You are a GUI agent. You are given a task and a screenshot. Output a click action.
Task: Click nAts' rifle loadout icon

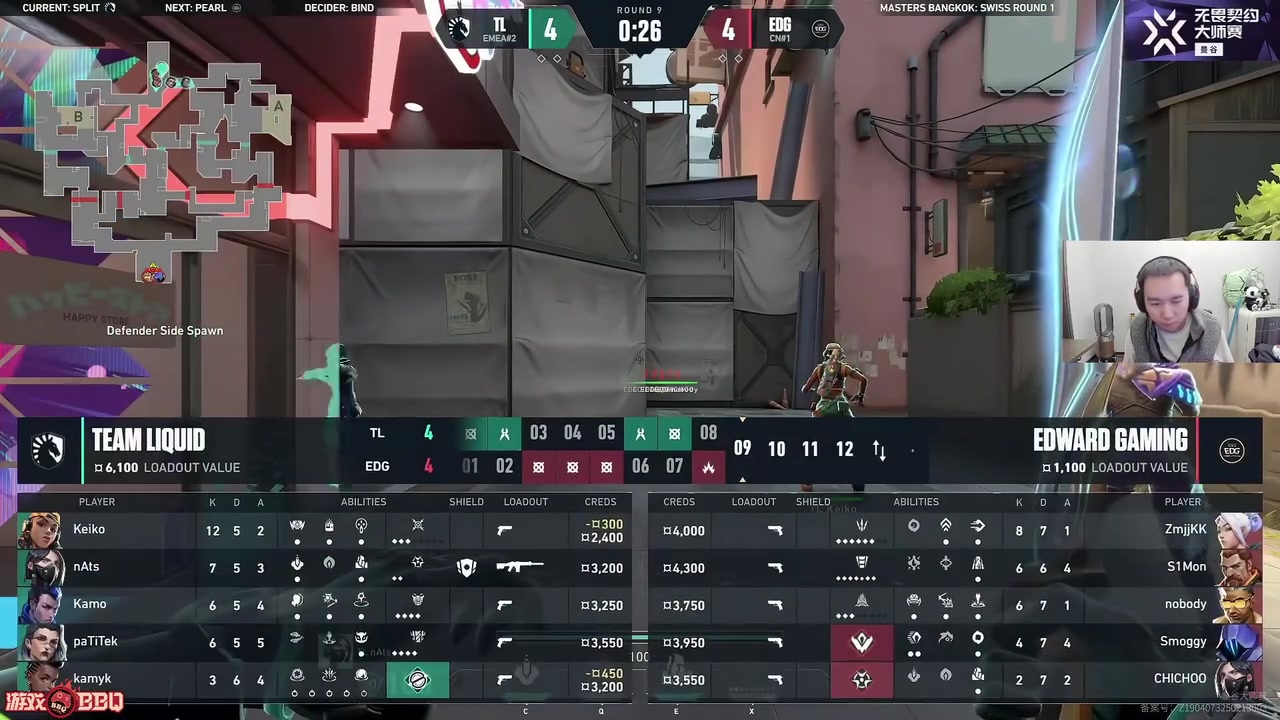click(519, 567)
